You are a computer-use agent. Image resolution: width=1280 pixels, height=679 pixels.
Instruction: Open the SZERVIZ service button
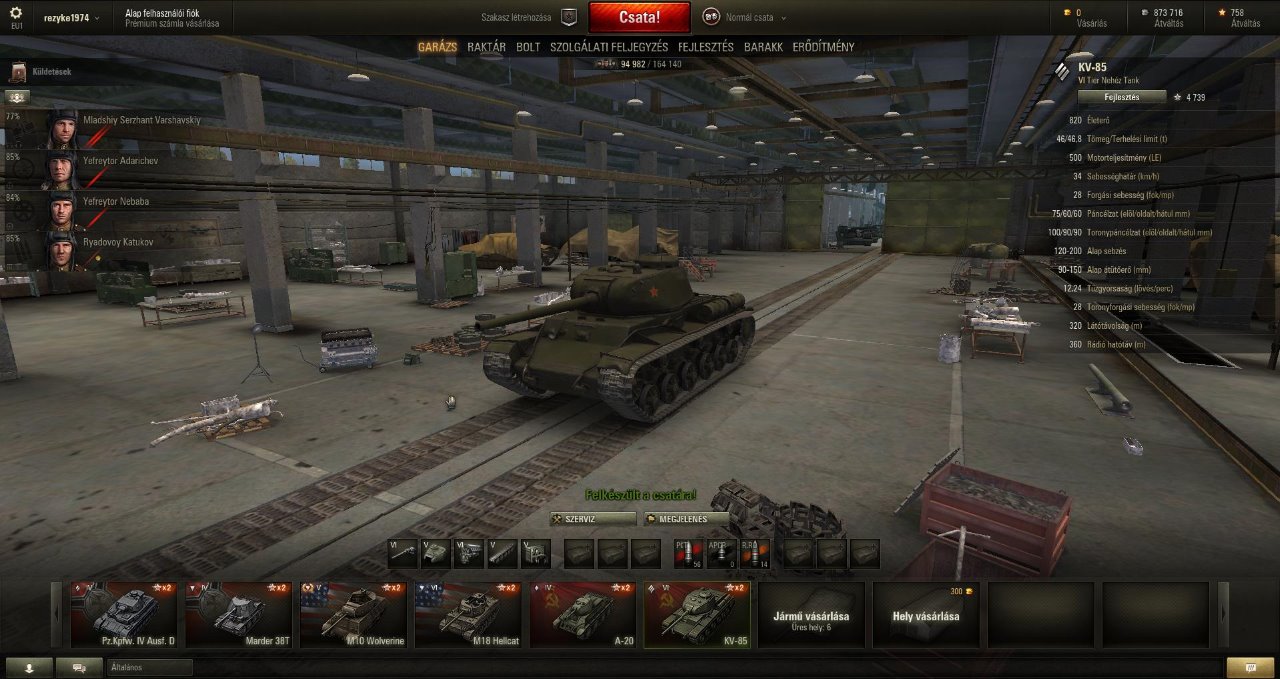[592, 519]
